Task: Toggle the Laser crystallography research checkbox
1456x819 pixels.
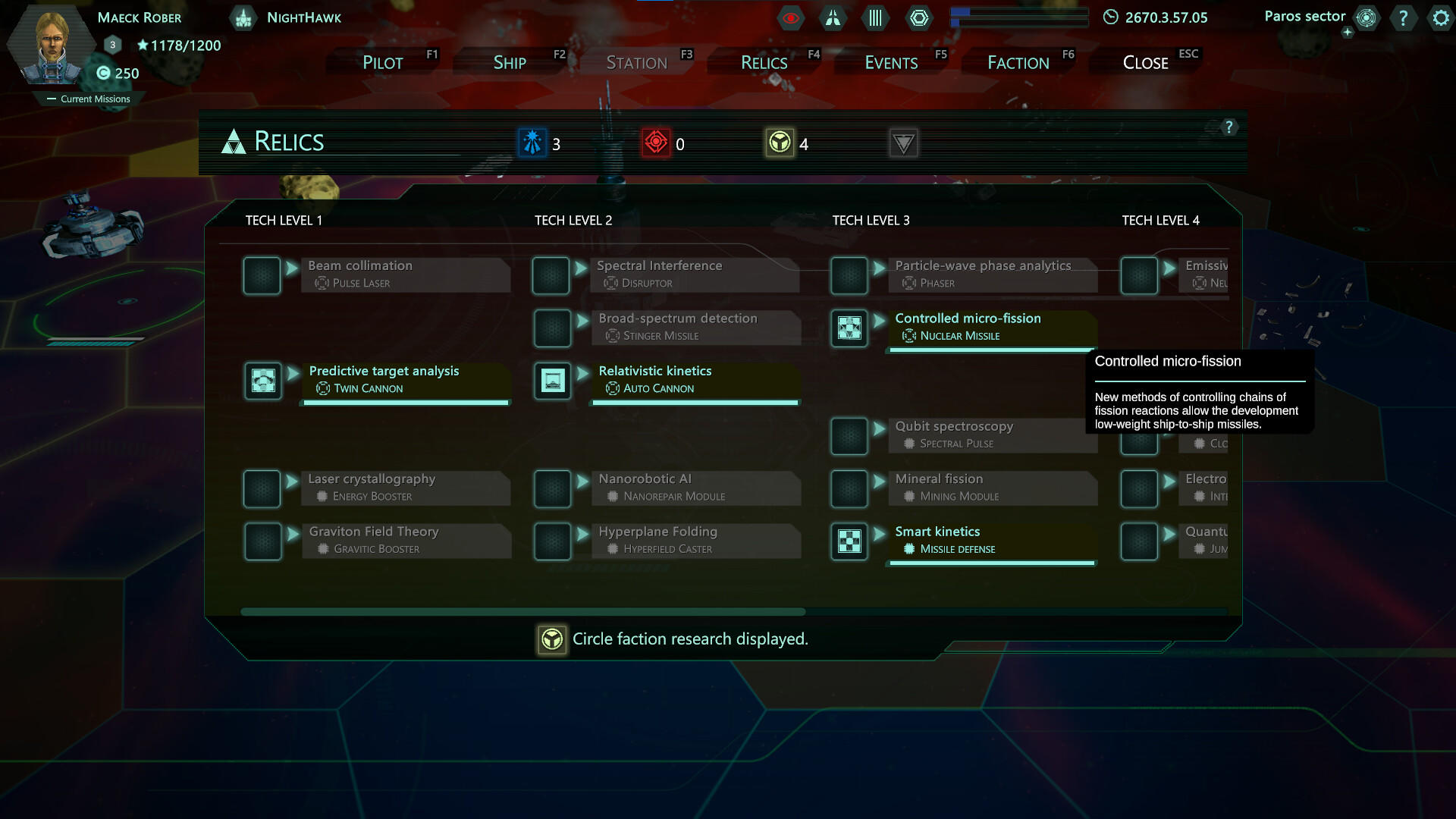Action: click(x=262, y=488)
